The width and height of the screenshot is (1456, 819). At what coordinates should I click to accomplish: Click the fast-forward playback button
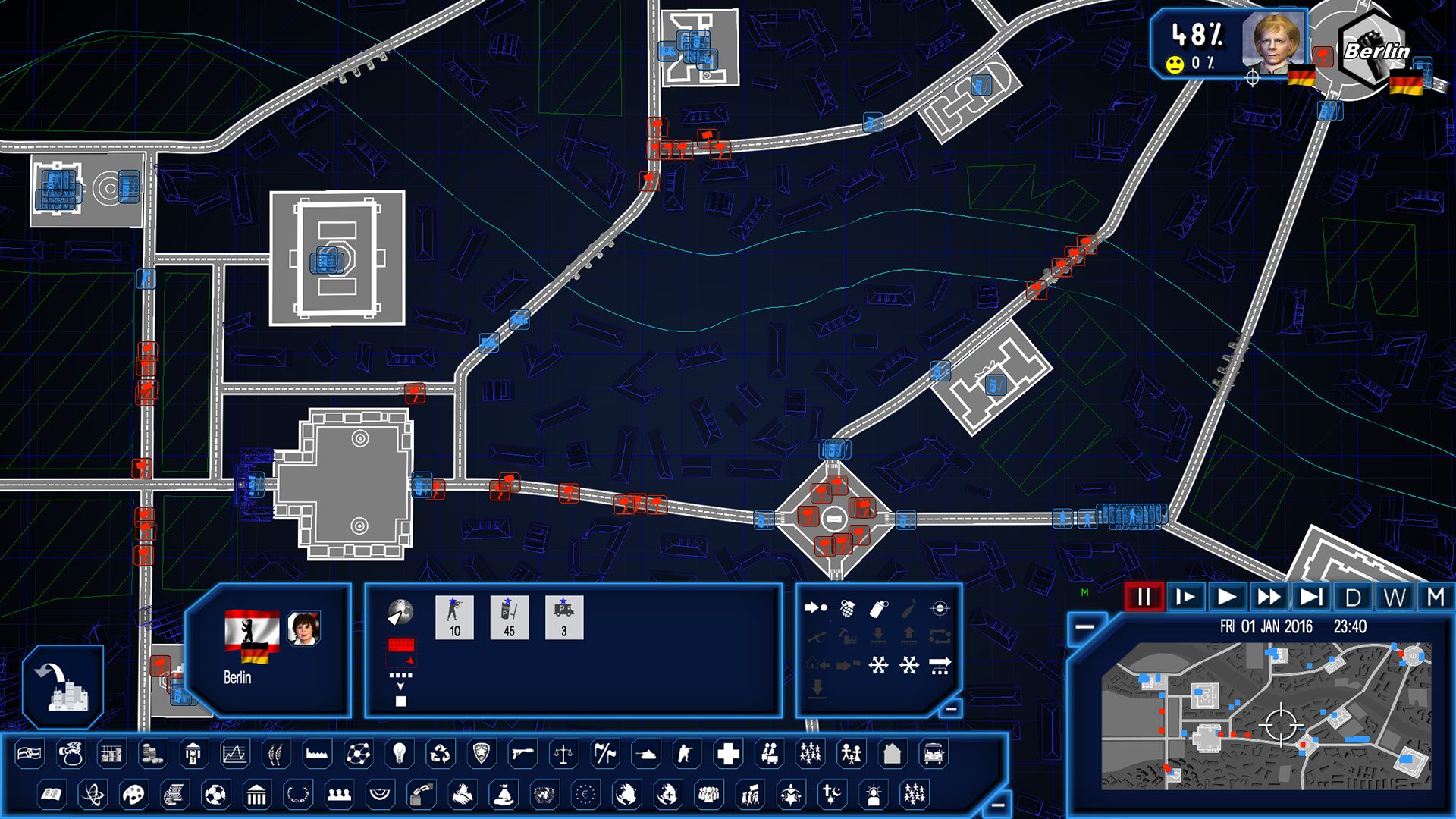pyautogui.click(x=1269, y=596)
